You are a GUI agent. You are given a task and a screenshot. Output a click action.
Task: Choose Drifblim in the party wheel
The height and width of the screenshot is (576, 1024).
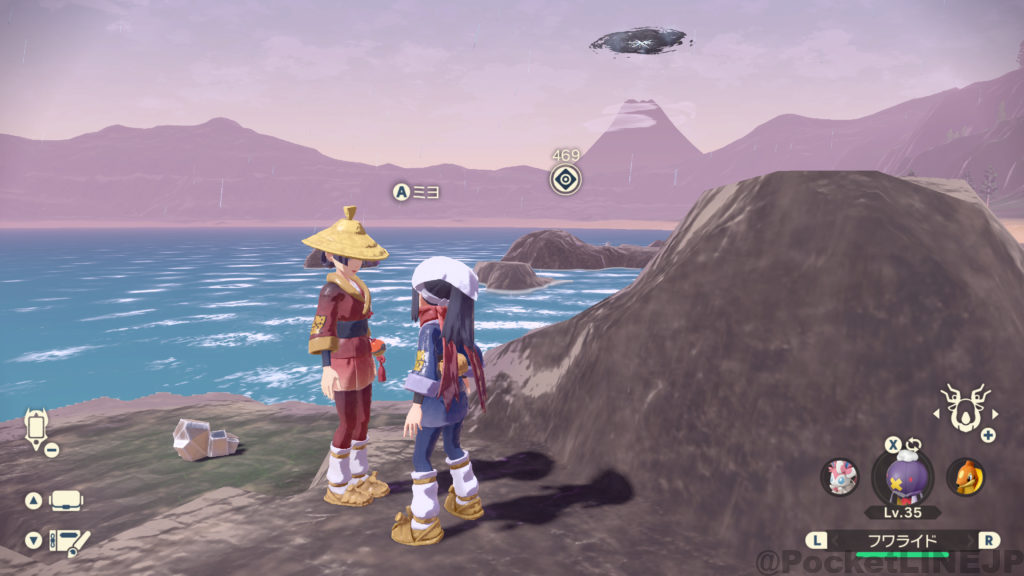[x=902, y=476]
